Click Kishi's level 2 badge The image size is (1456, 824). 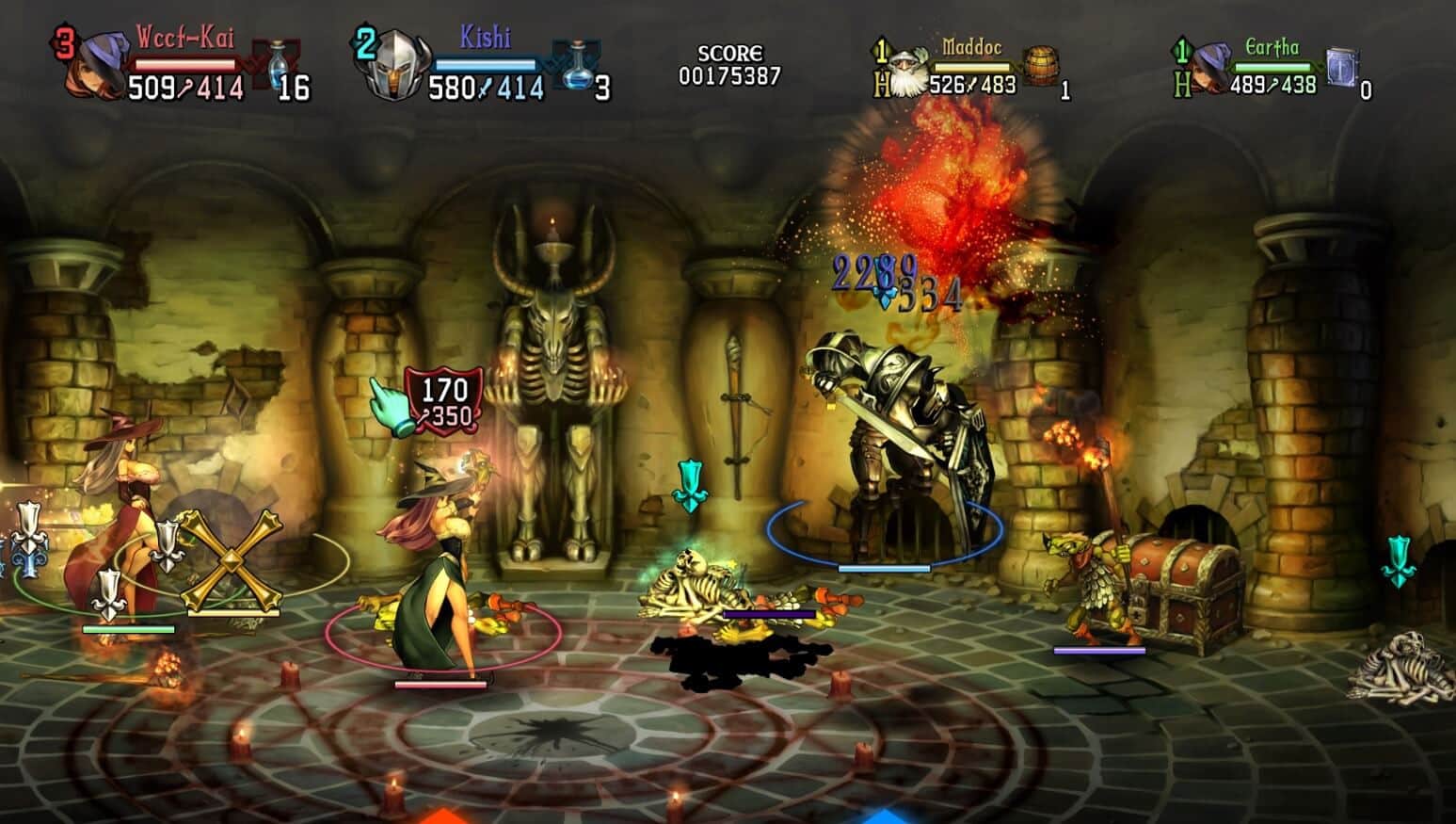[x=364, y=40]
